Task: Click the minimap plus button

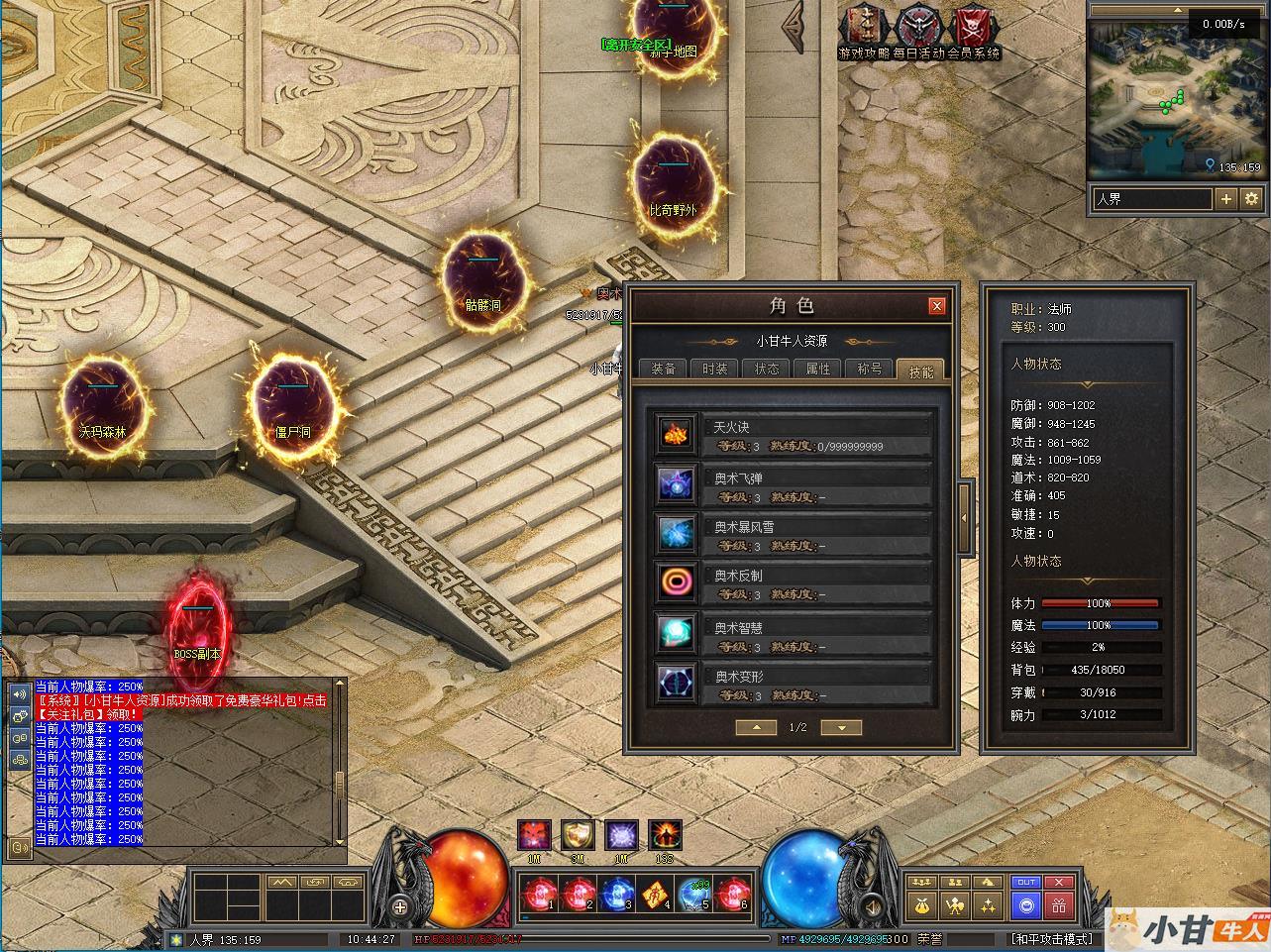Action: pos(1225,199)
